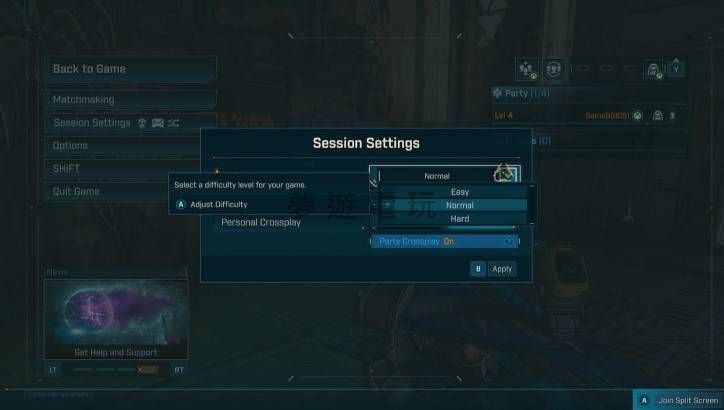Open the Get Help and Support news tile

(116, 320)
